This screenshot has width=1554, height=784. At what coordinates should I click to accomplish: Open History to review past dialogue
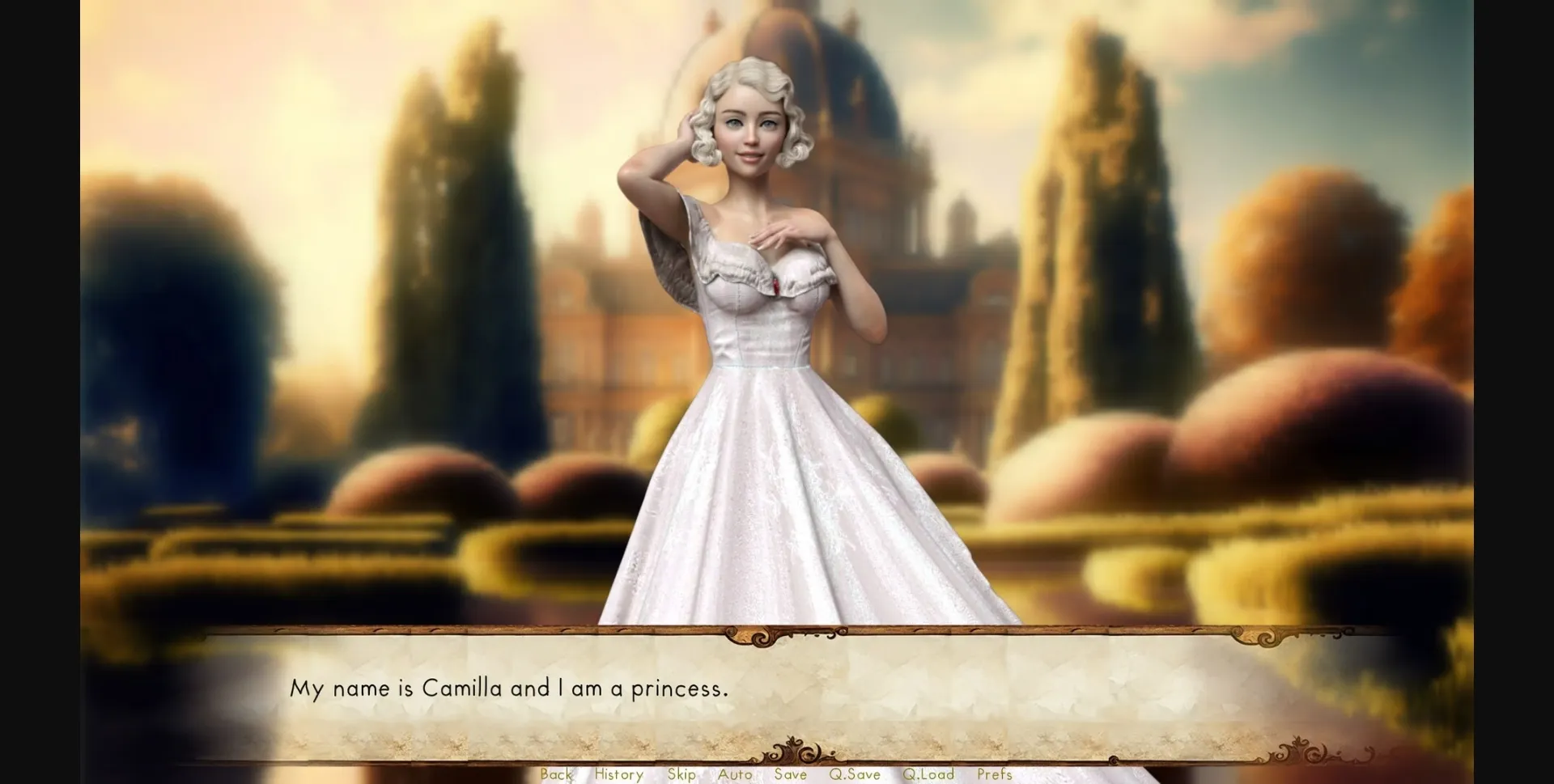click(x=618, y=774)
